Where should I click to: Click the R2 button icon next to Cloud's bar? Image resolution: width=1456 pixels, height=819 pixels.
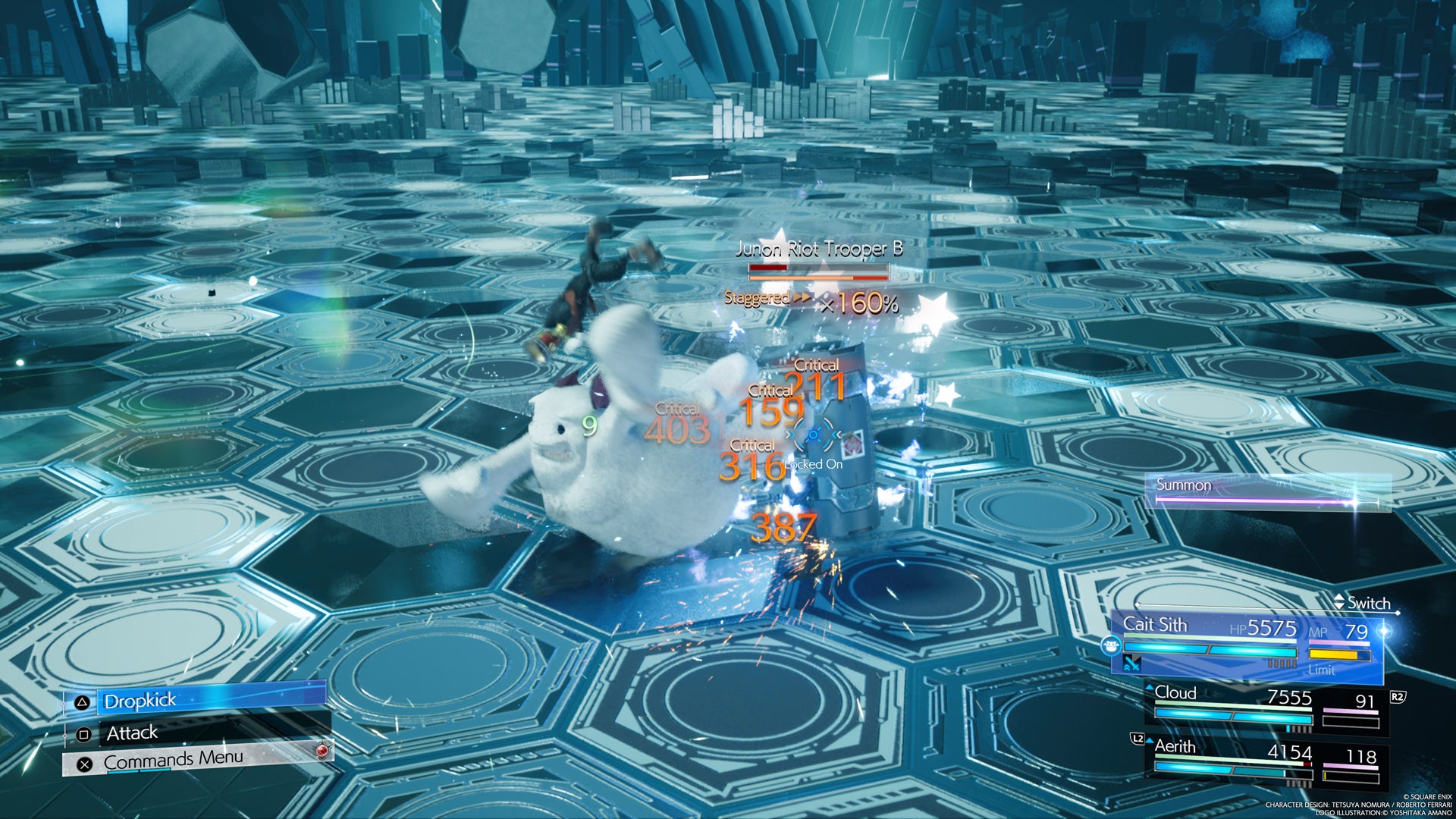tap(1398, 698)
